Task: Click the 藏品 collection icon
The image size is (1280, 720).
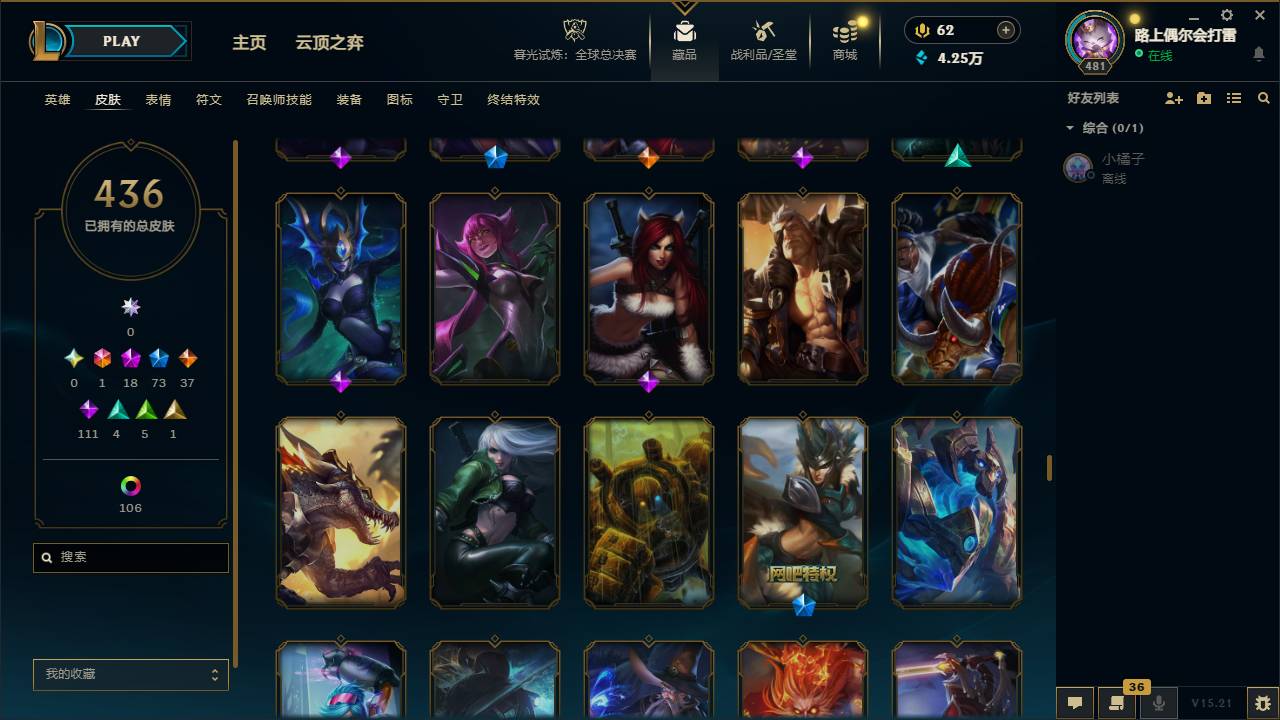Action: pos(684,40)
